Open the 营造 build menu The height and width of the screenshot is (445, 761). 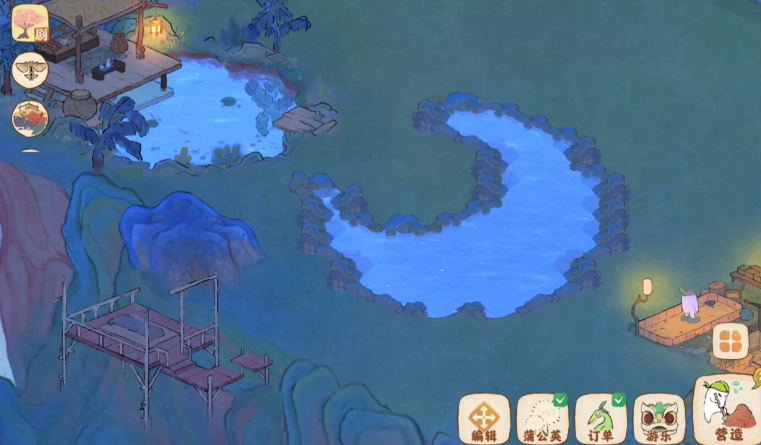[727, 412]
